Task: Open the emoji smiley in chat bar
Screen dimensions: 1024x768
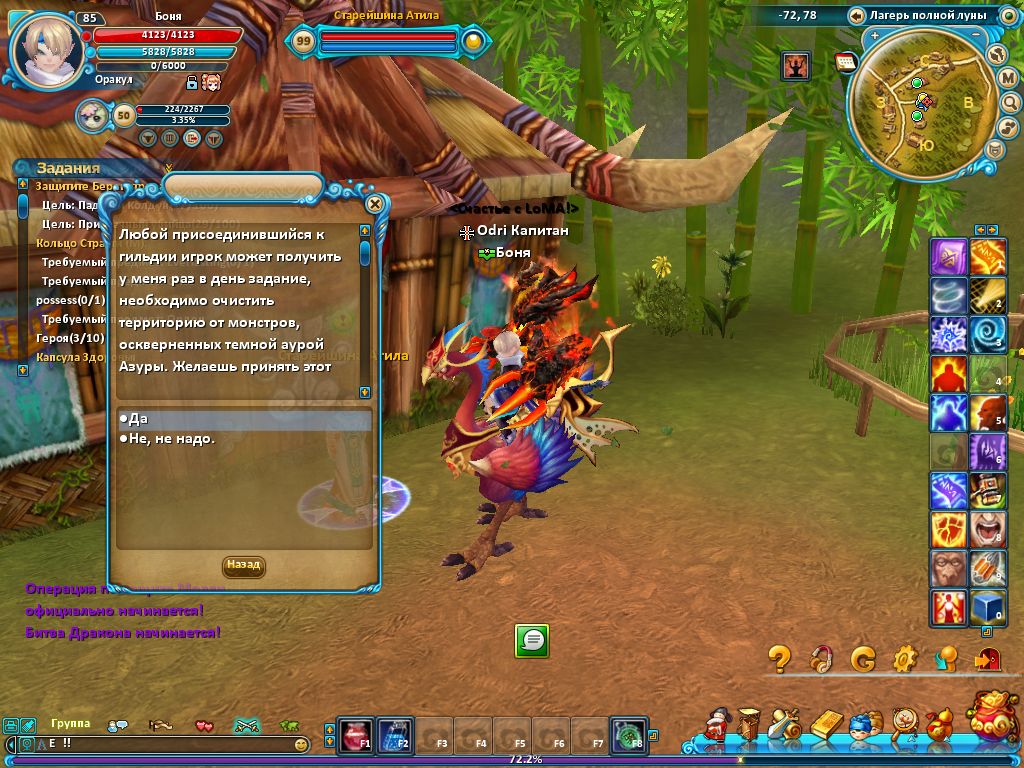Action: click(301, 745)
